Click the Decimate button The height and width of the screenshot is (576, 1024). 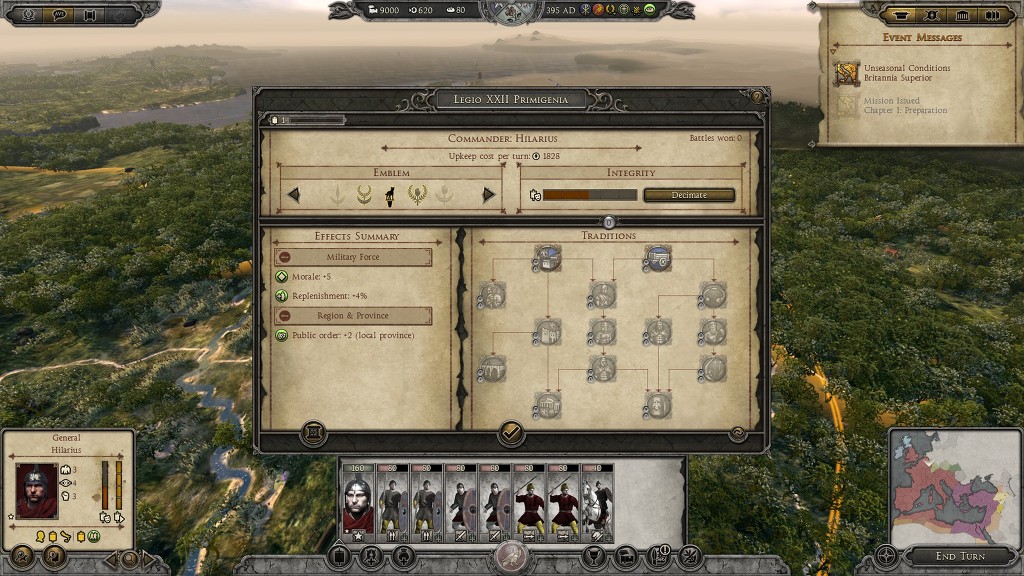(689, 195)
